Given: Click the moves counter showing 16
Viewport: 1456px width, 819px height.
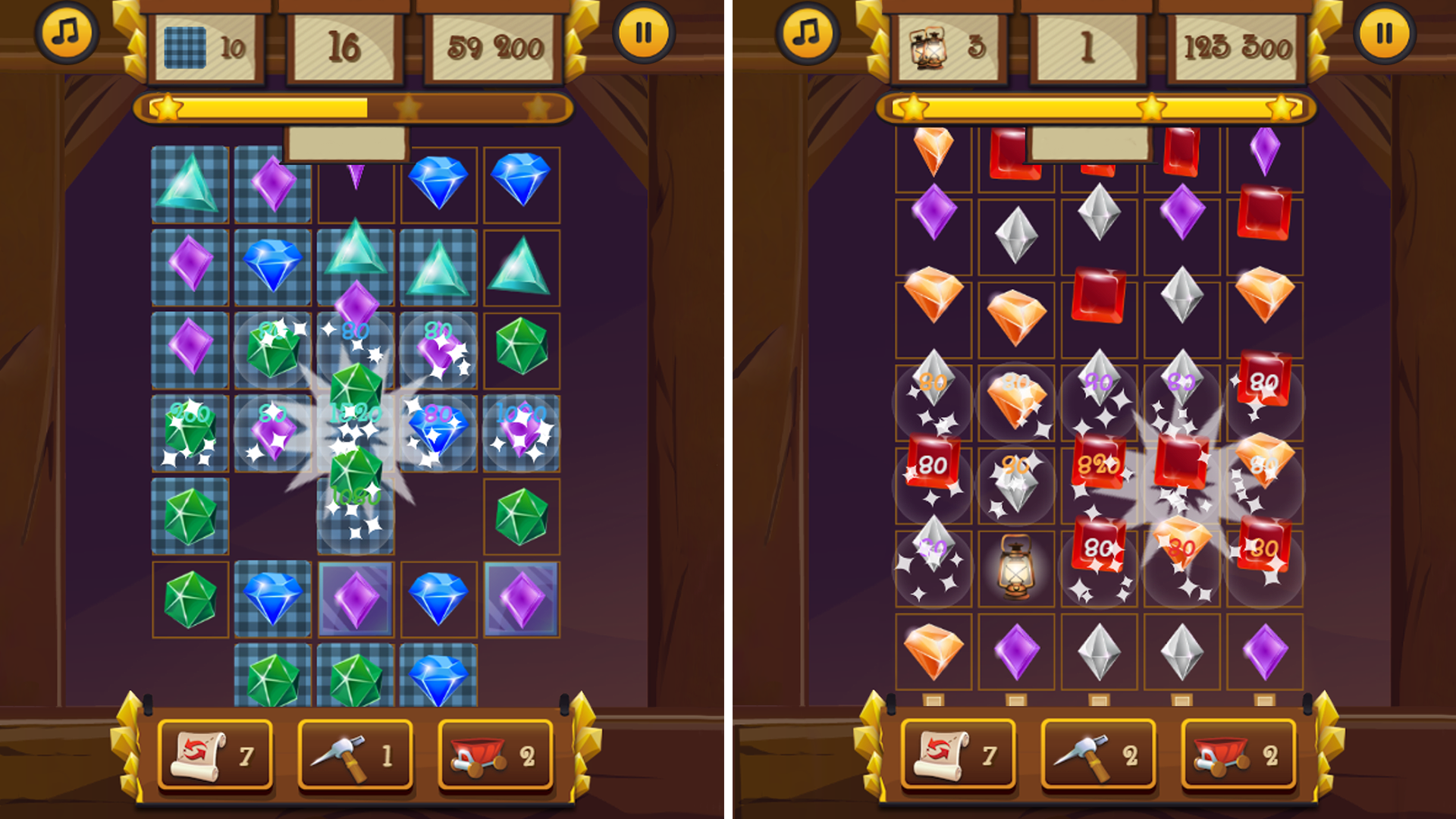Looking at the screenshot, I should point(343,47).
